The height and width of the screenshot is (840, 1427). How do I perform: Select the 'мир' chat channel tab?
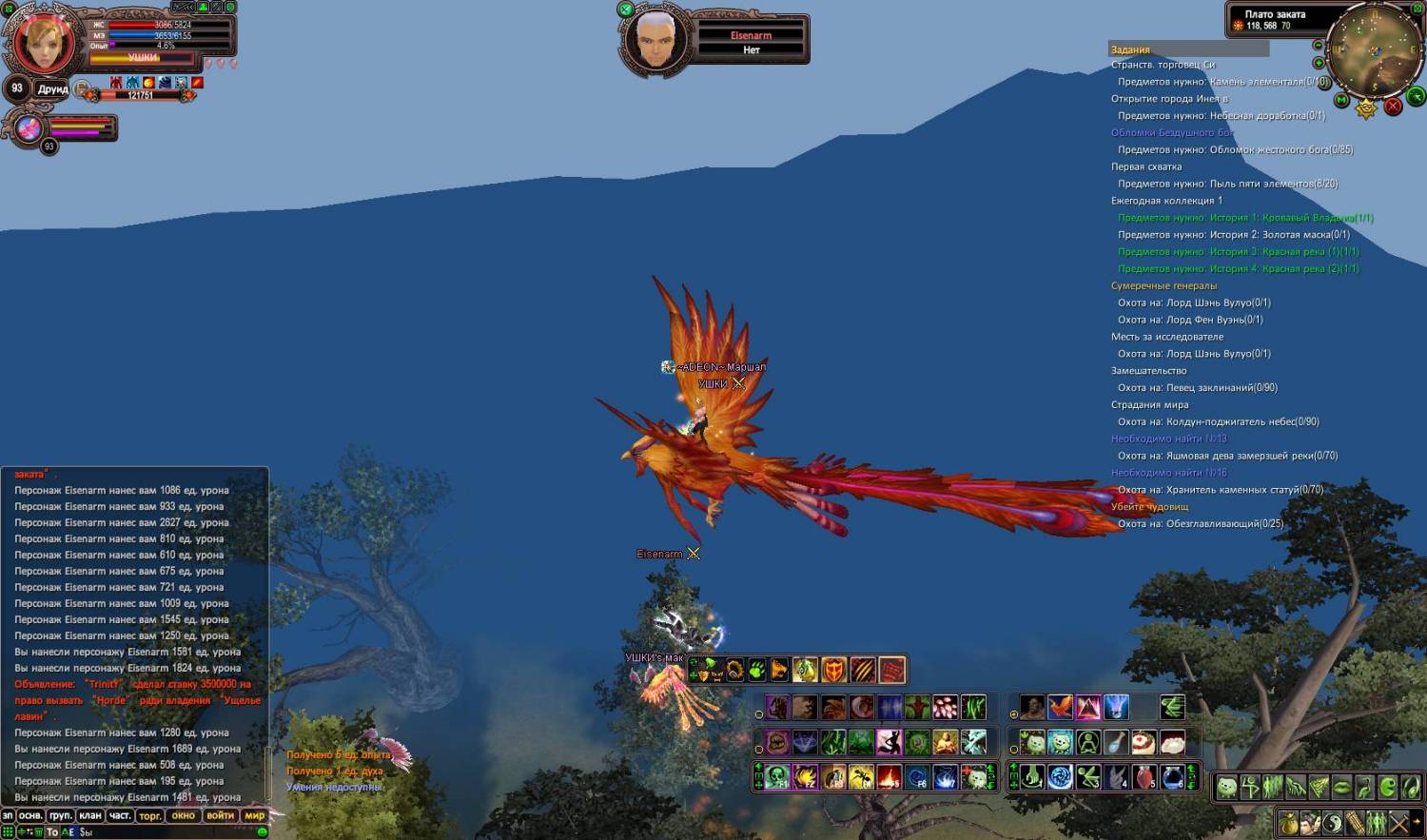[255, 815]
